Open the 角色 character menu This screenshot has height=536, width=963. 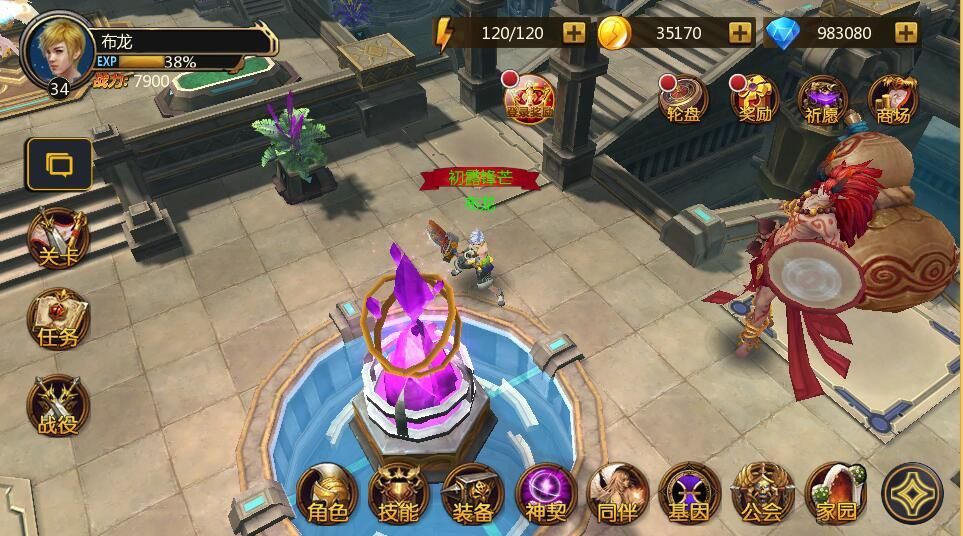pyautogui.click(x=327, y=494)
